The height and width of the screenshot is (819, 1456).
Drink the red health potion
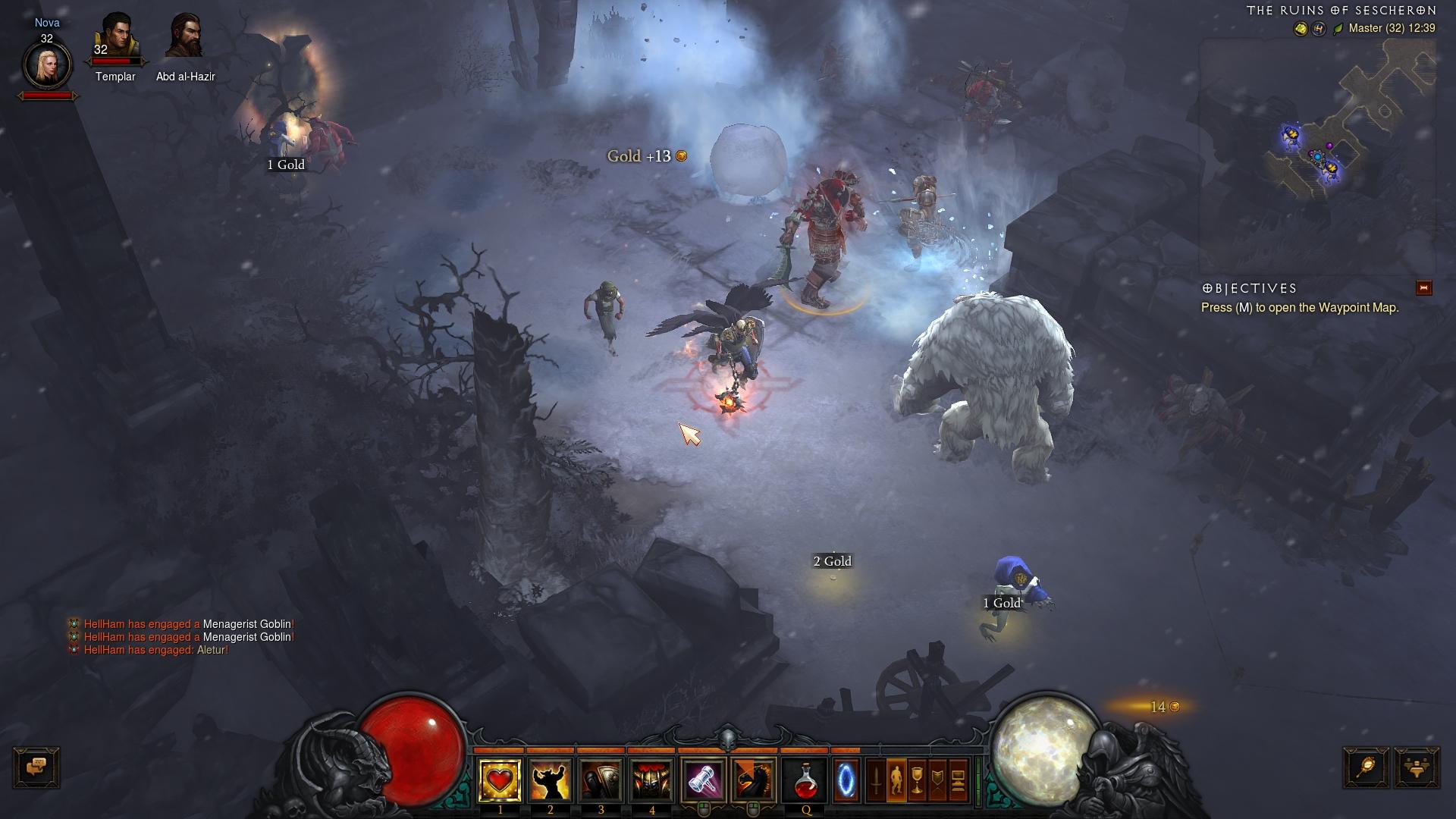coord(805,780)
